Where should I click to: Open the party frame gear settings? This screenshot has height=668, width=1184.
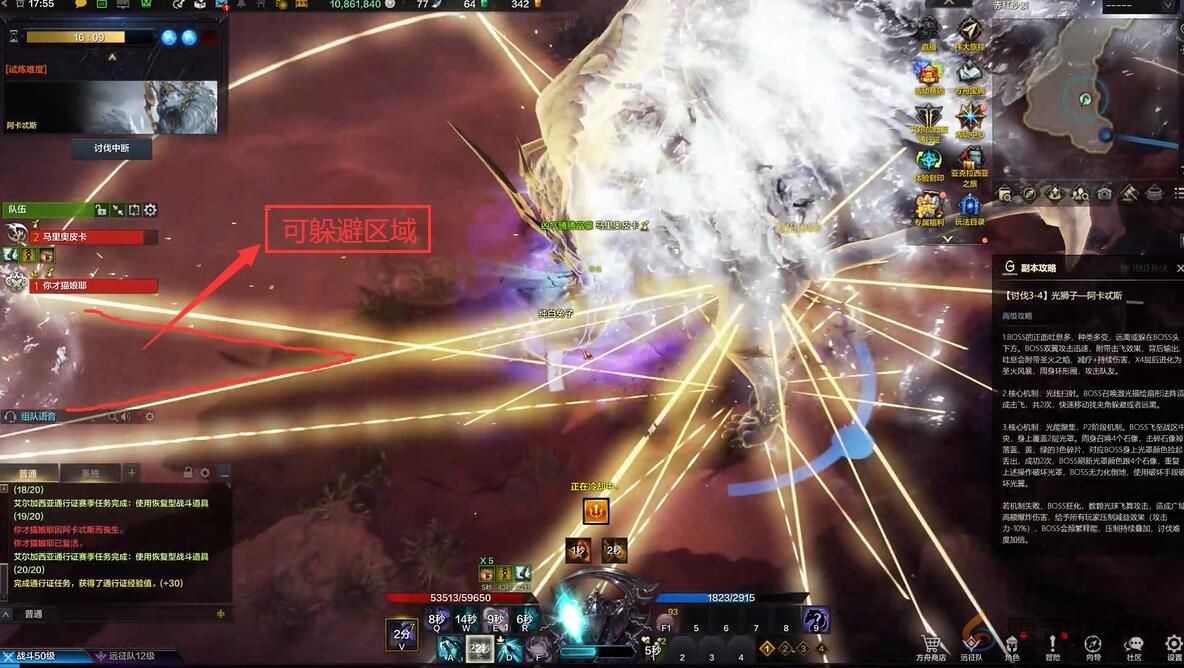(x=150, y=210)
